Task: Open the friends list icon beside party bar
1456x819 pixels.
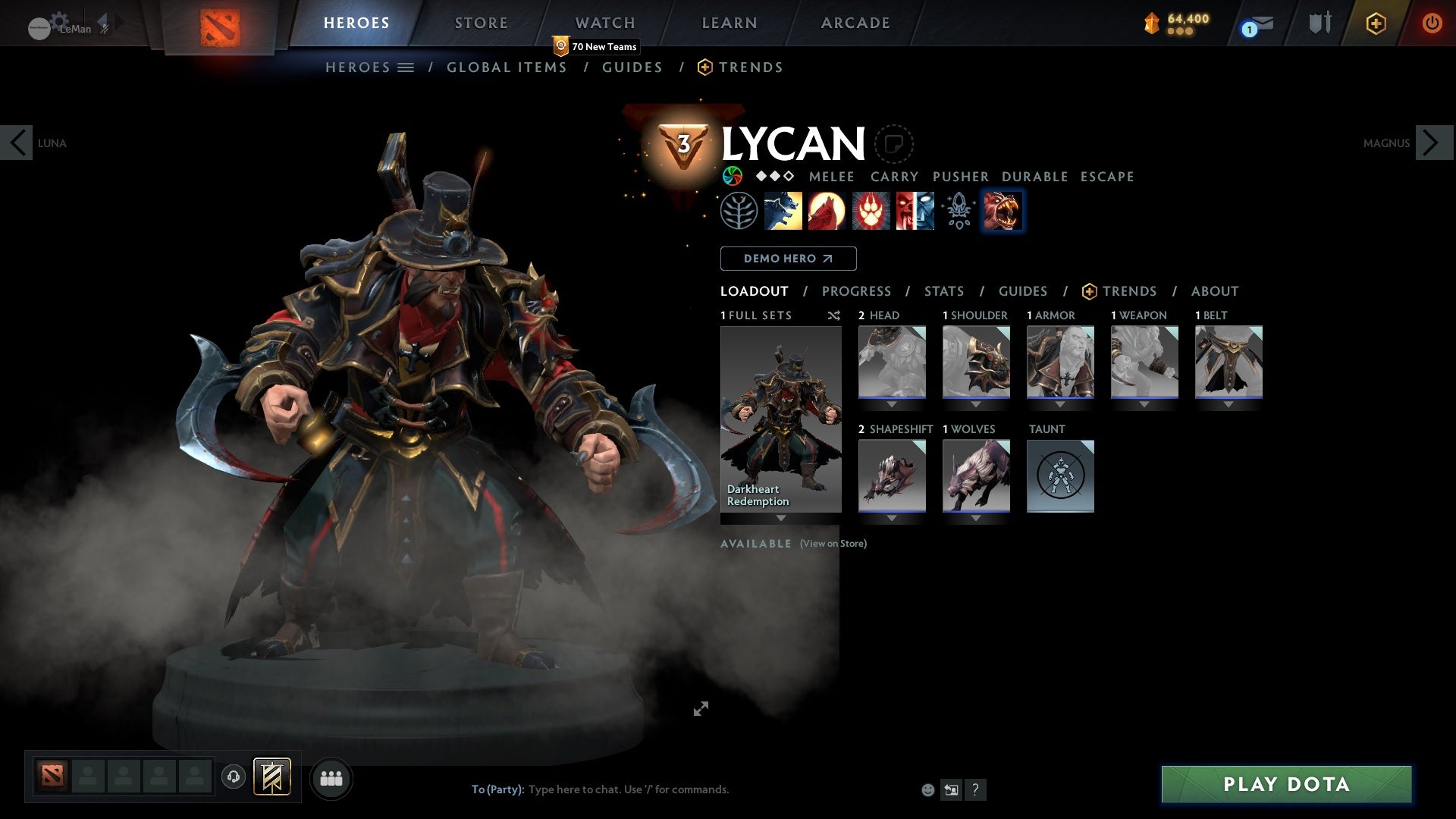Action: click(x=331, y=777)
